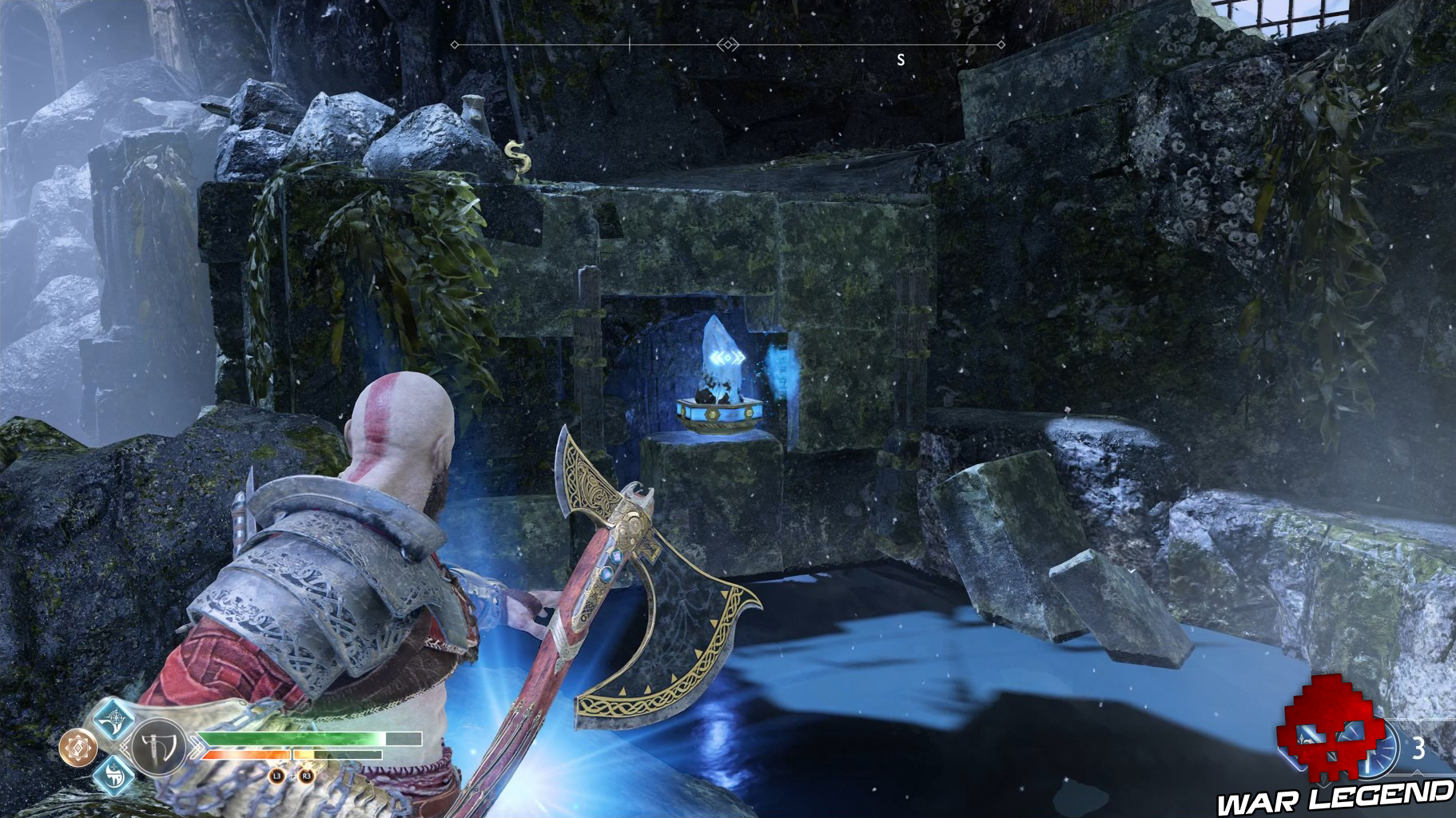Click the compass bar at top
The width and height of the screenshot is (1456, 818).
[x=727, y=45]
